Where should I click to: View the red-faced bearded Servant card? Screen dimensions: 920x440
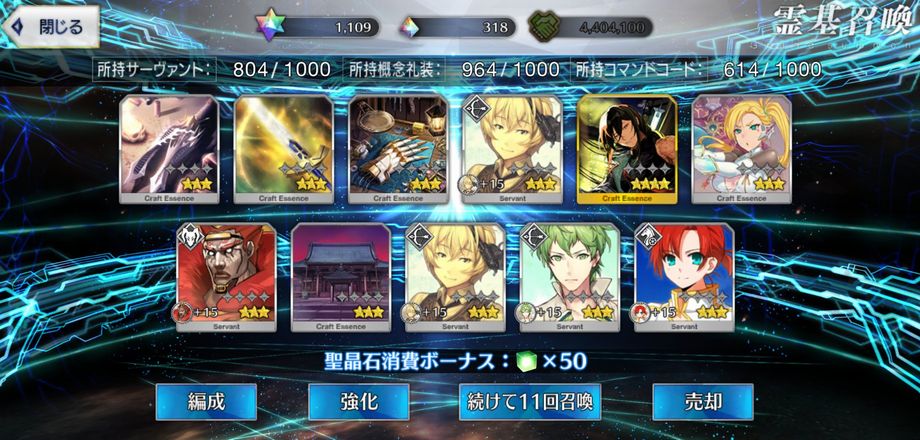click(x=226, y=276)
